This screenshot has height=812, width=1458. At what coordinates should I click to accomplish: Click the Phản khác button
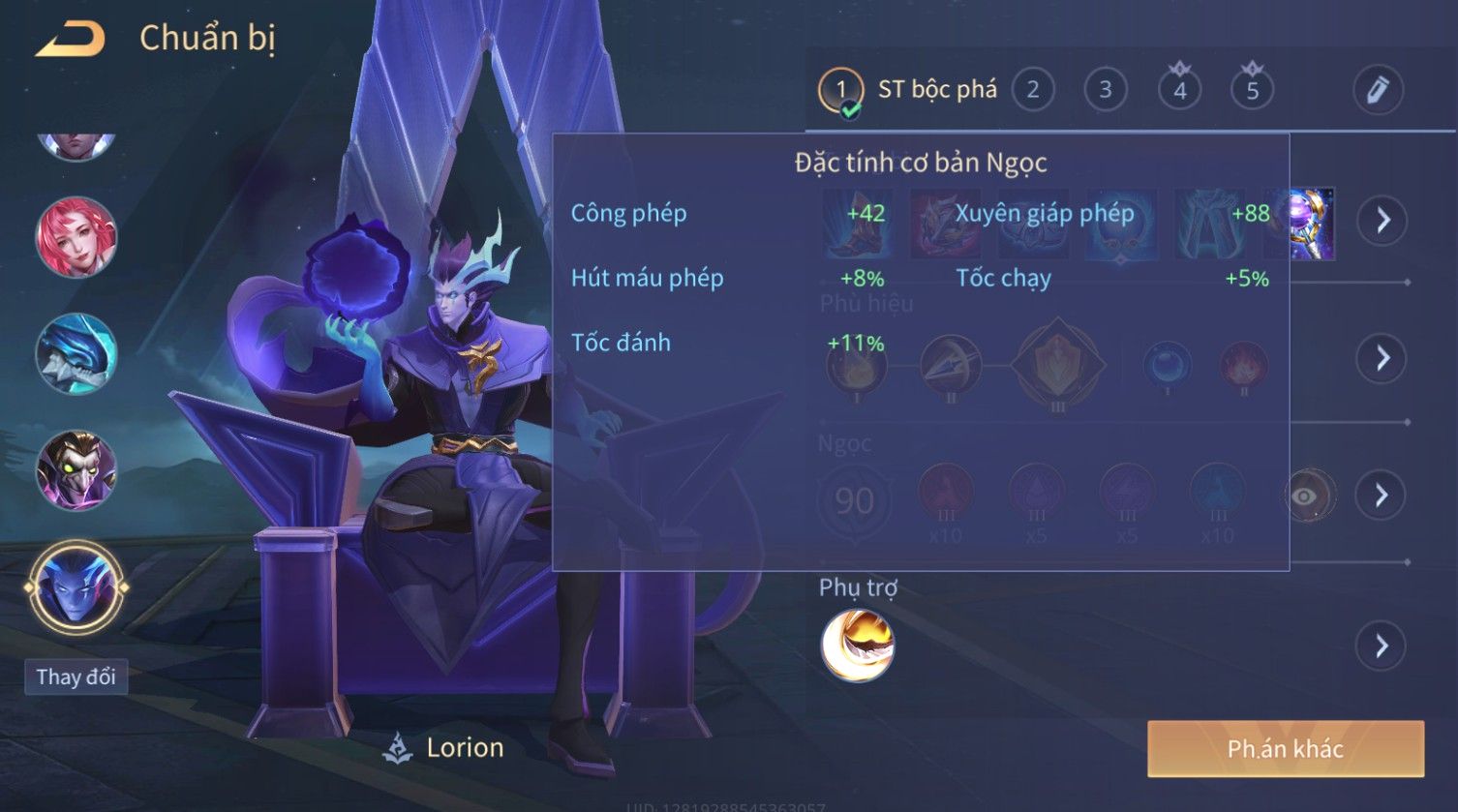1285,748
